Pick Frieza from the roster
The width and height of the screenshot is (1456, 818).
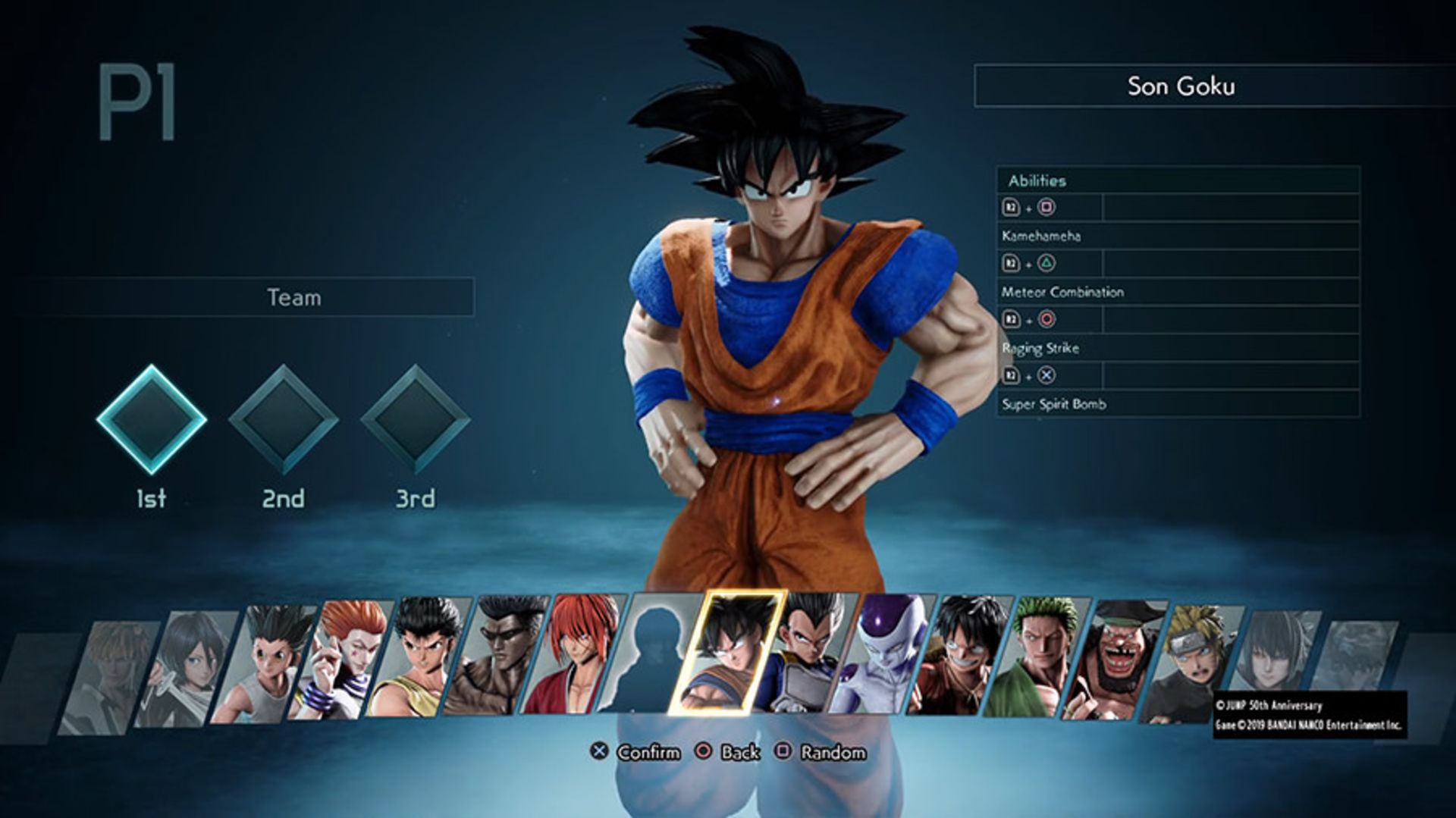tap(883, 653)
